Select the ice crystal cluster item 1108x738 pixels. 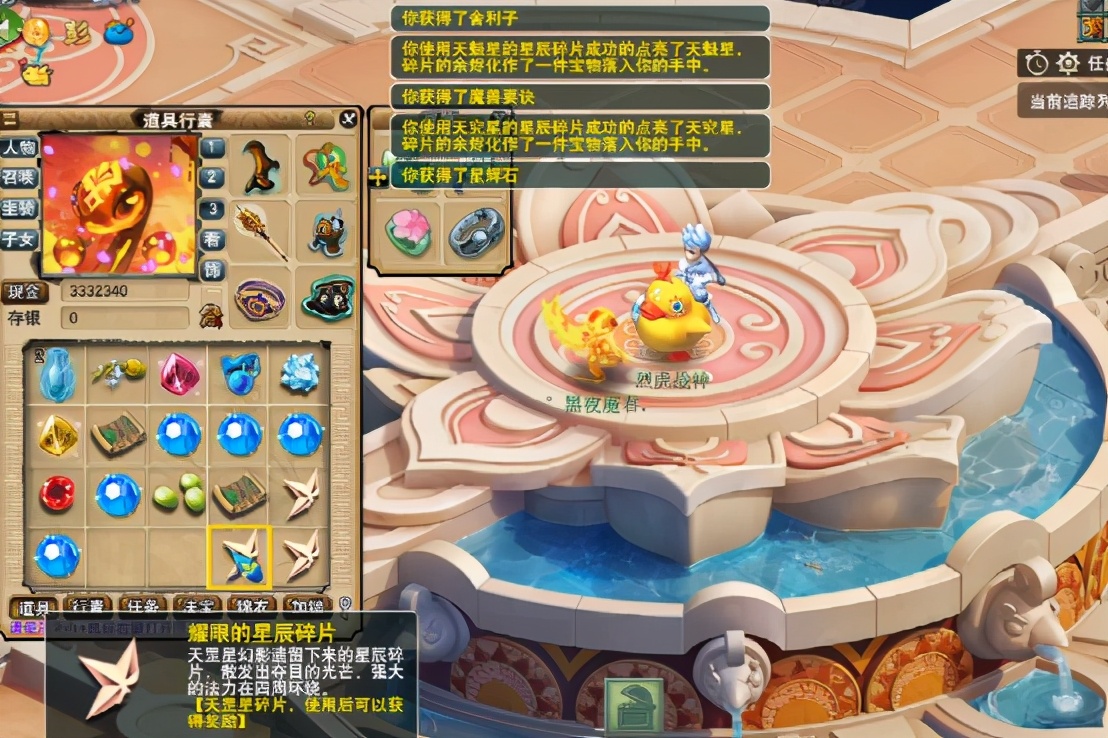(300, 373)
